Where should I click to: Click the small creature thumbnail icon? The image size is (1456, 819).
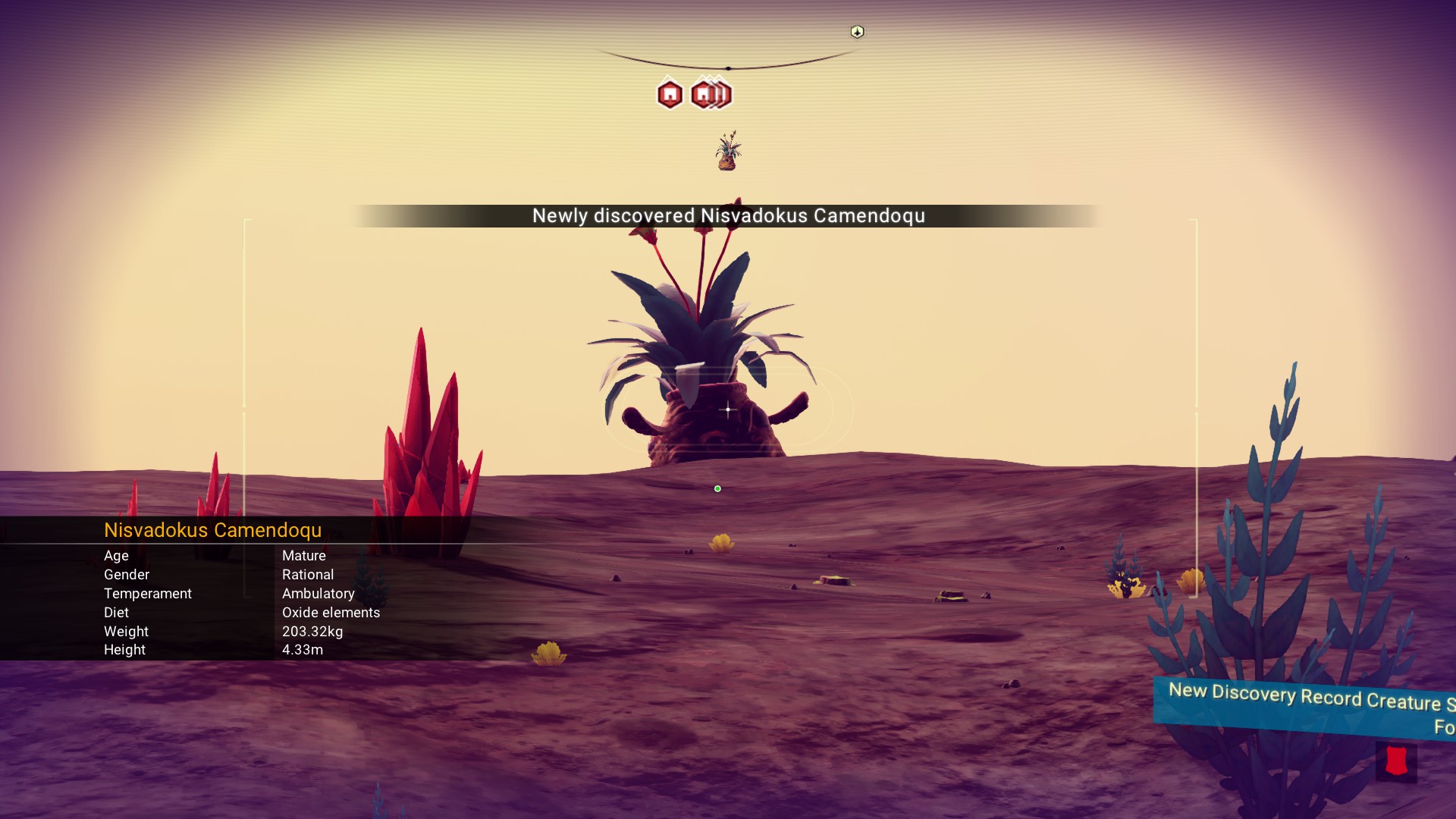click(728, 151)
